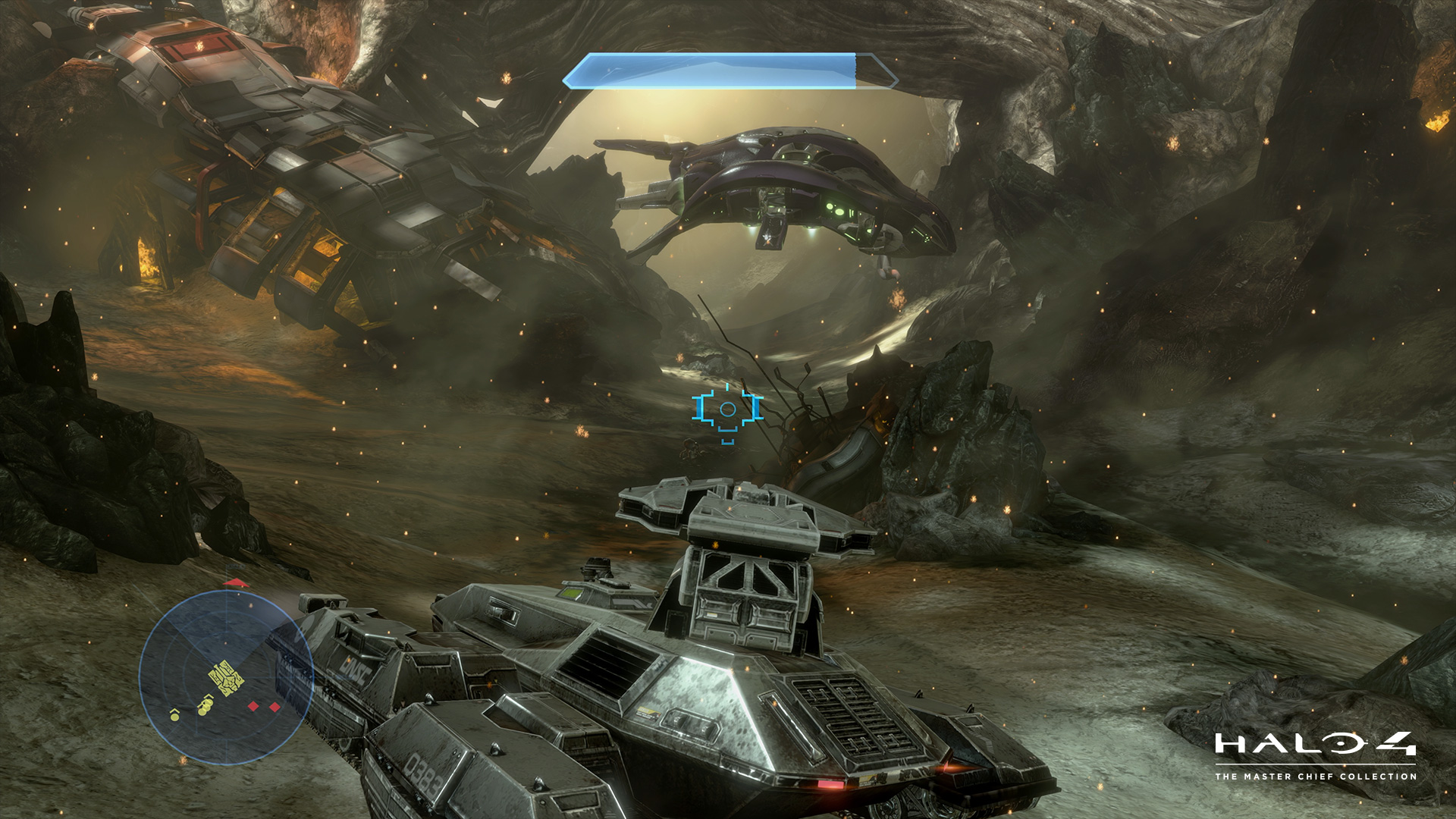Click the circular motion tracker radar
Viewport: 1456px width, 819px height.
pos(226,677)
